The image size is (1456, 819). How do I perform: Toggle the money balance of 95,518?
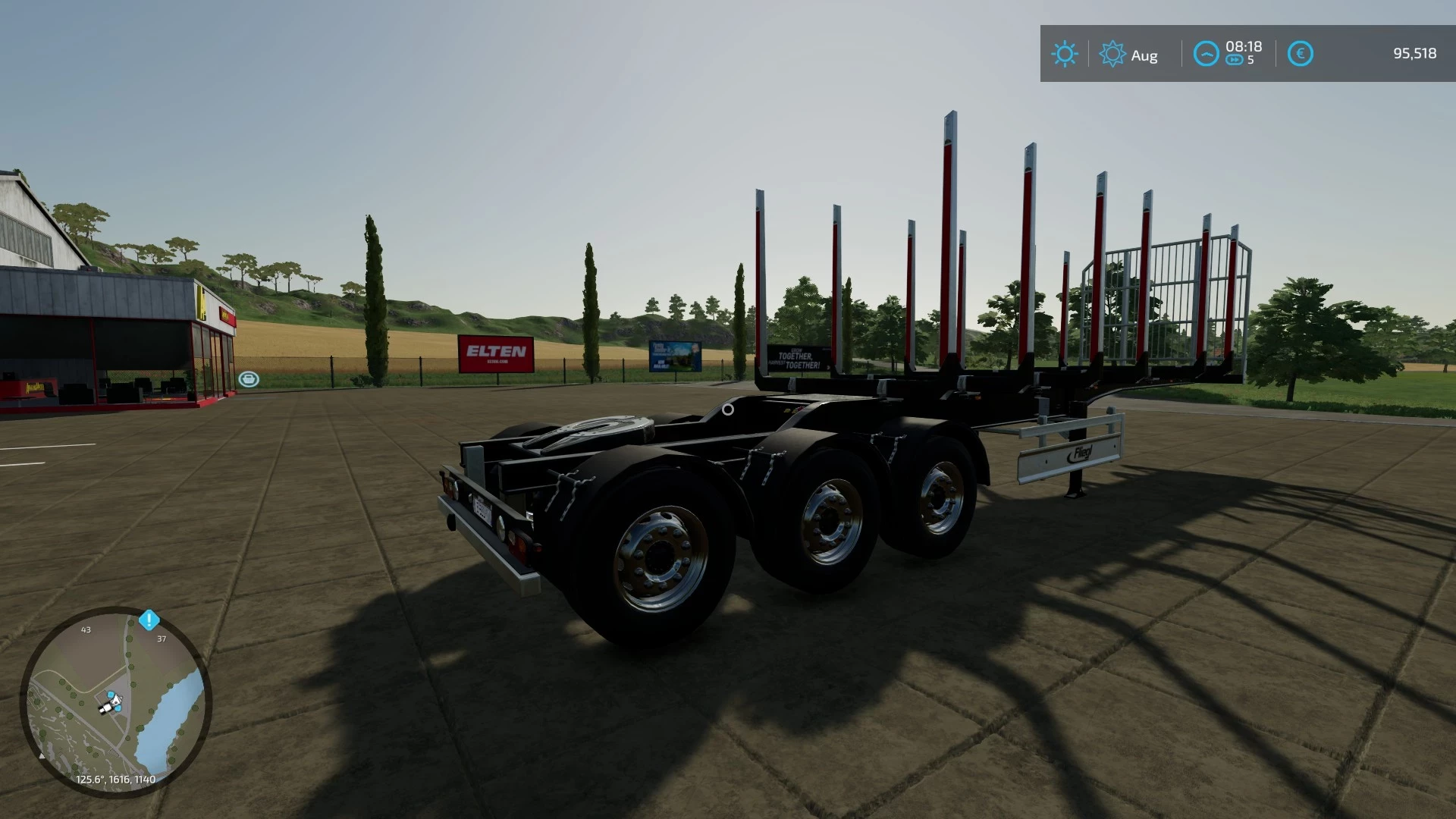pyautogui.click(x=1415, y=54)
